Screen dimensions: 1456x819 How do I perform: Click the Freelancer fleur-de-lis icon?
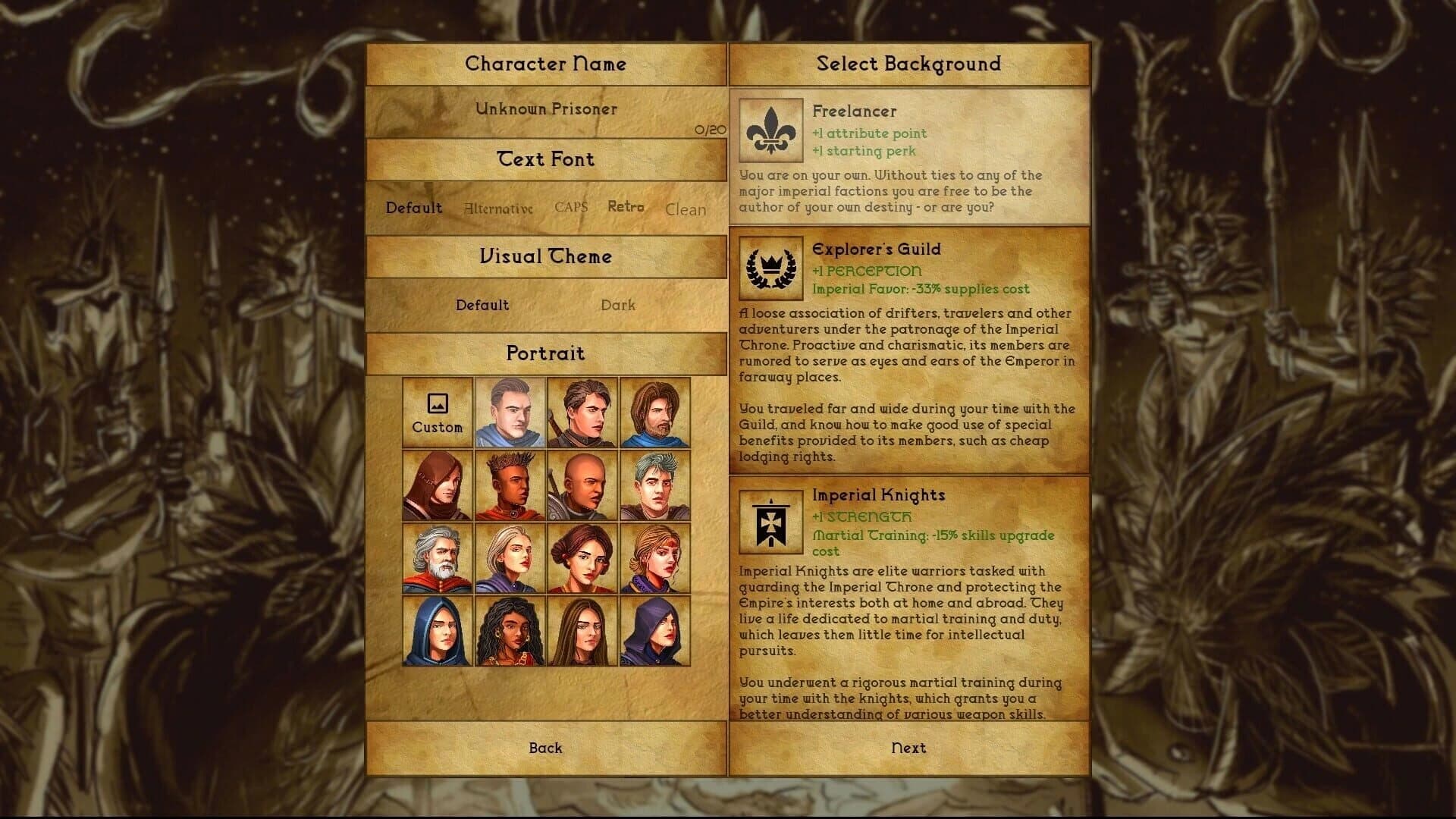click(x=770, y=130)
